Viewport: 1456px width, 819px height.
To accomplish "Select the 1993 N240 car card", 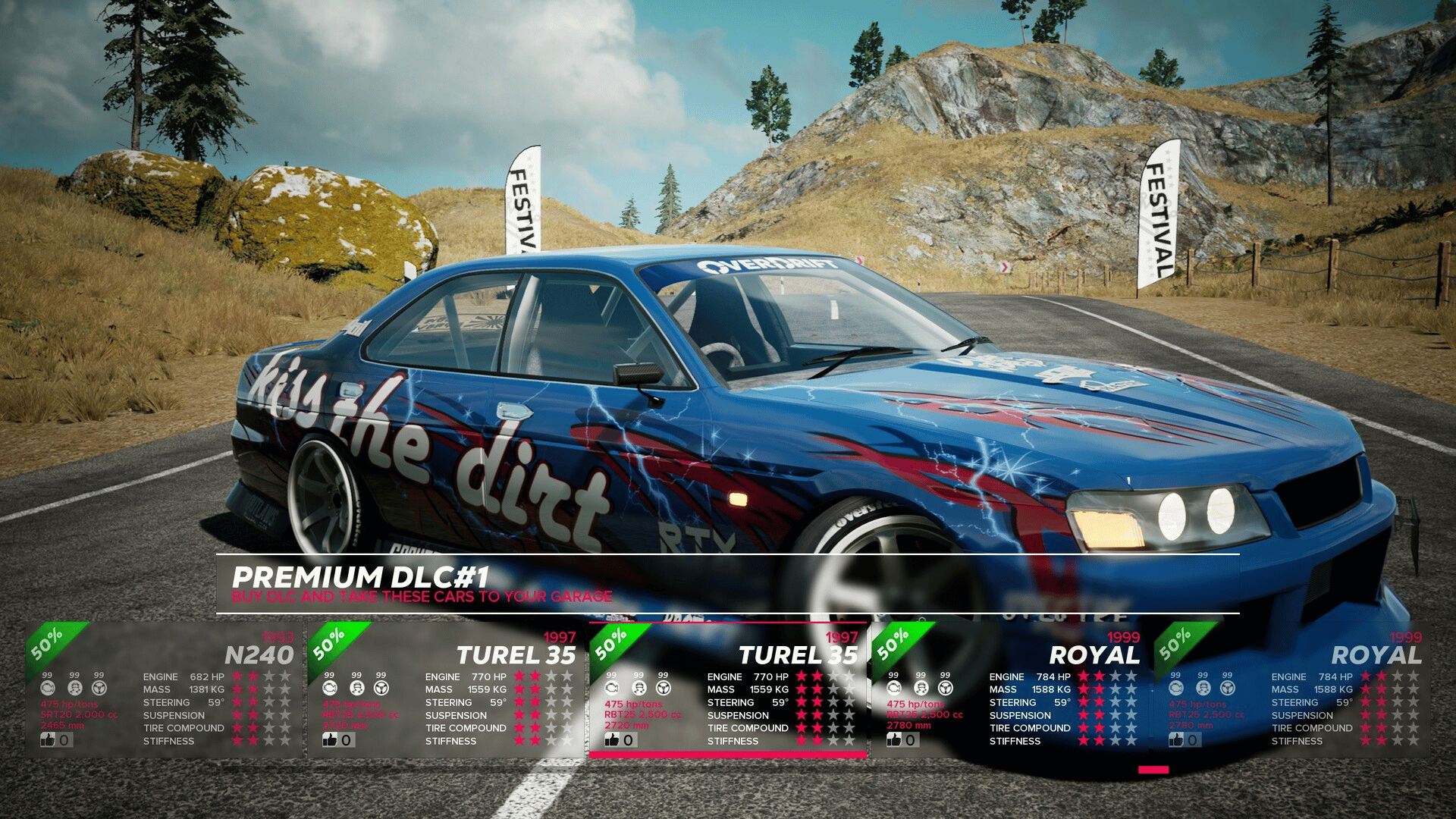I will (x=165, y=690).
